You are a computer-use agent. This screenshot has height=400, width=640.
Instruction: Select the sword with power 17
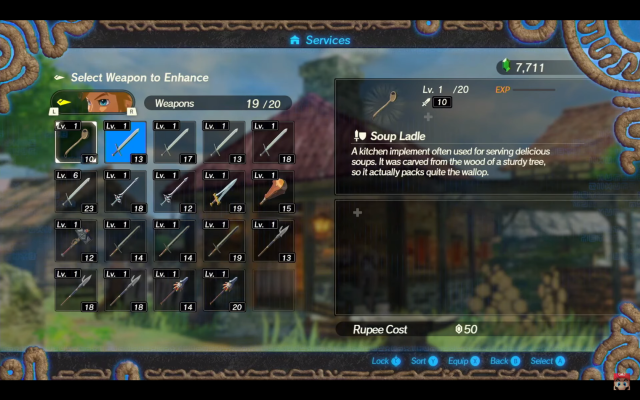coord(175,142)
